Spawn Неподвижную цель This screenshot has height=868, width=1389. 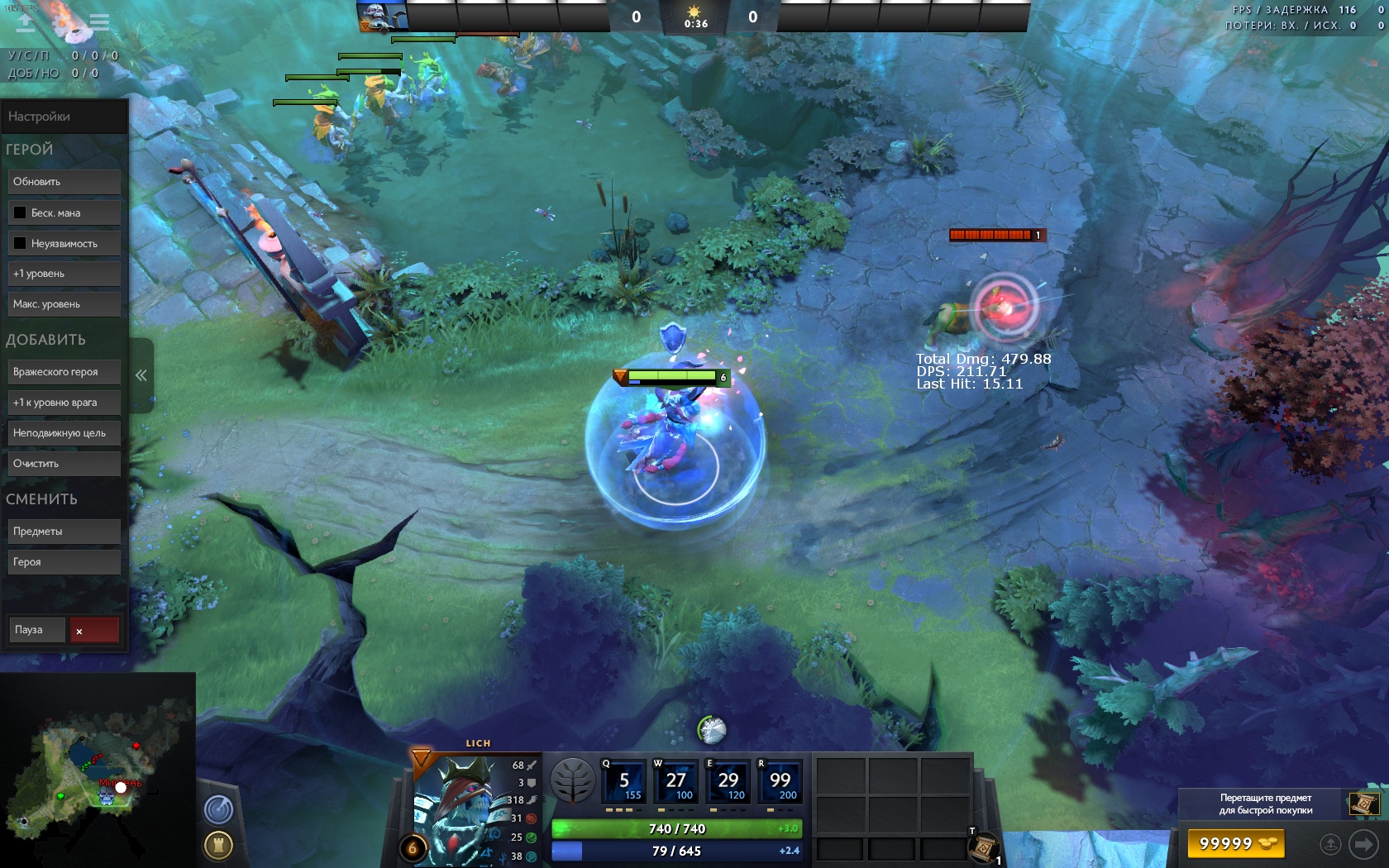click(x=64, y=433)
